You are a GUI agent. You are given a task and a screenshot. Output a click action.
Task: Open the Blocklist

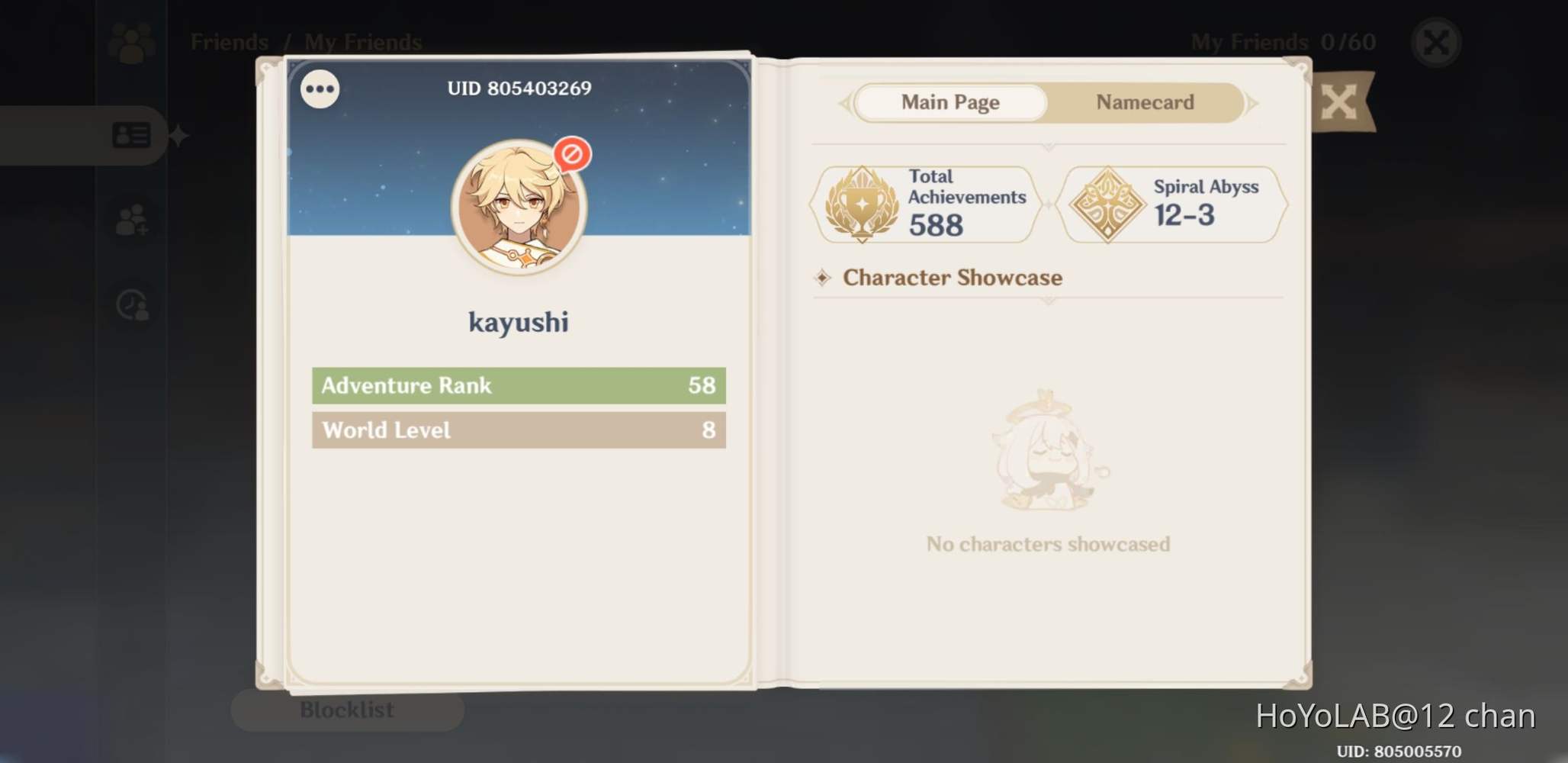[x=347, y=710]
